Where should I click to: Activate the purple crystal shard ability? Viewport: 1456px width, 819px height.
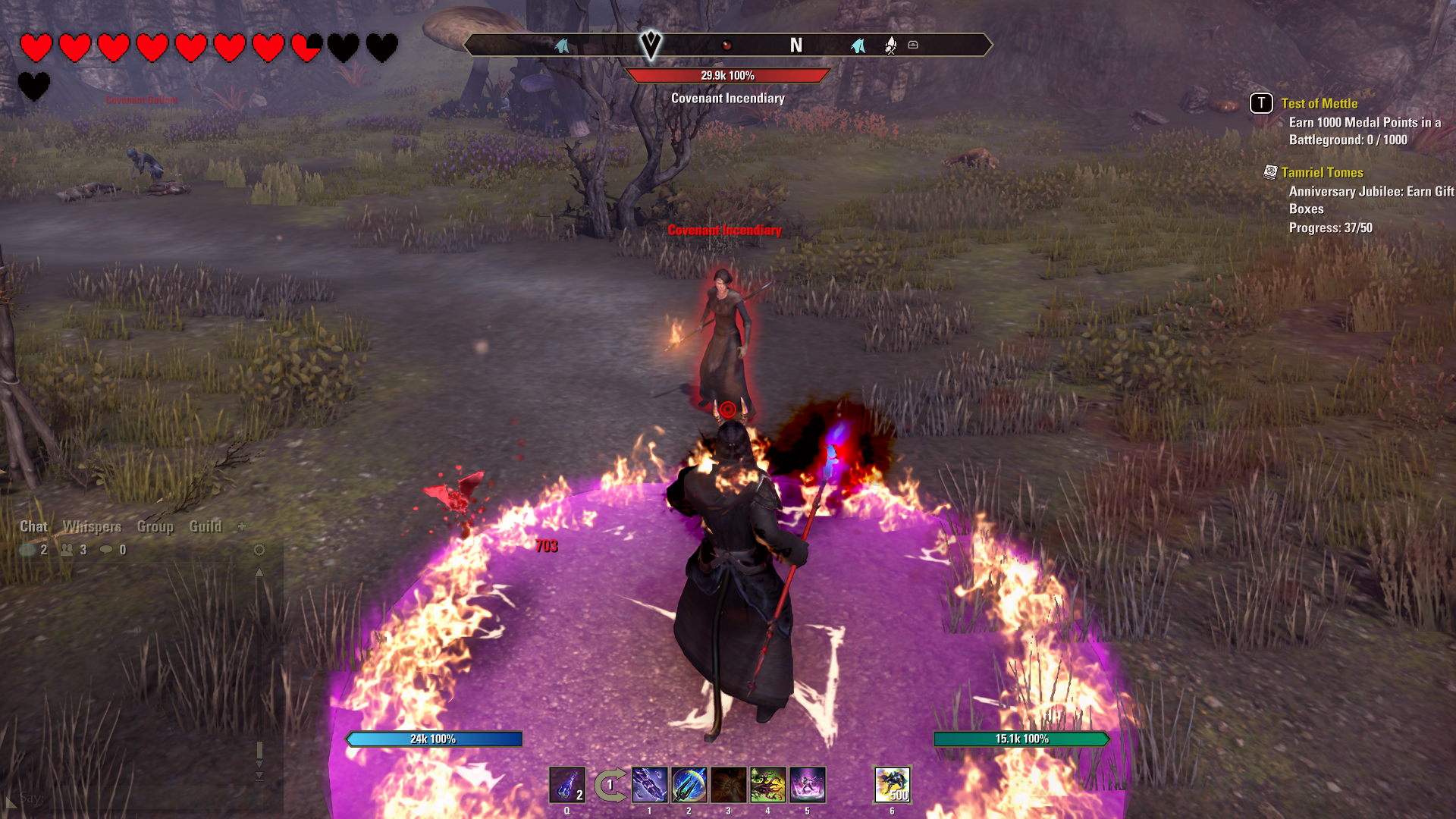click(x=650, y=785)
